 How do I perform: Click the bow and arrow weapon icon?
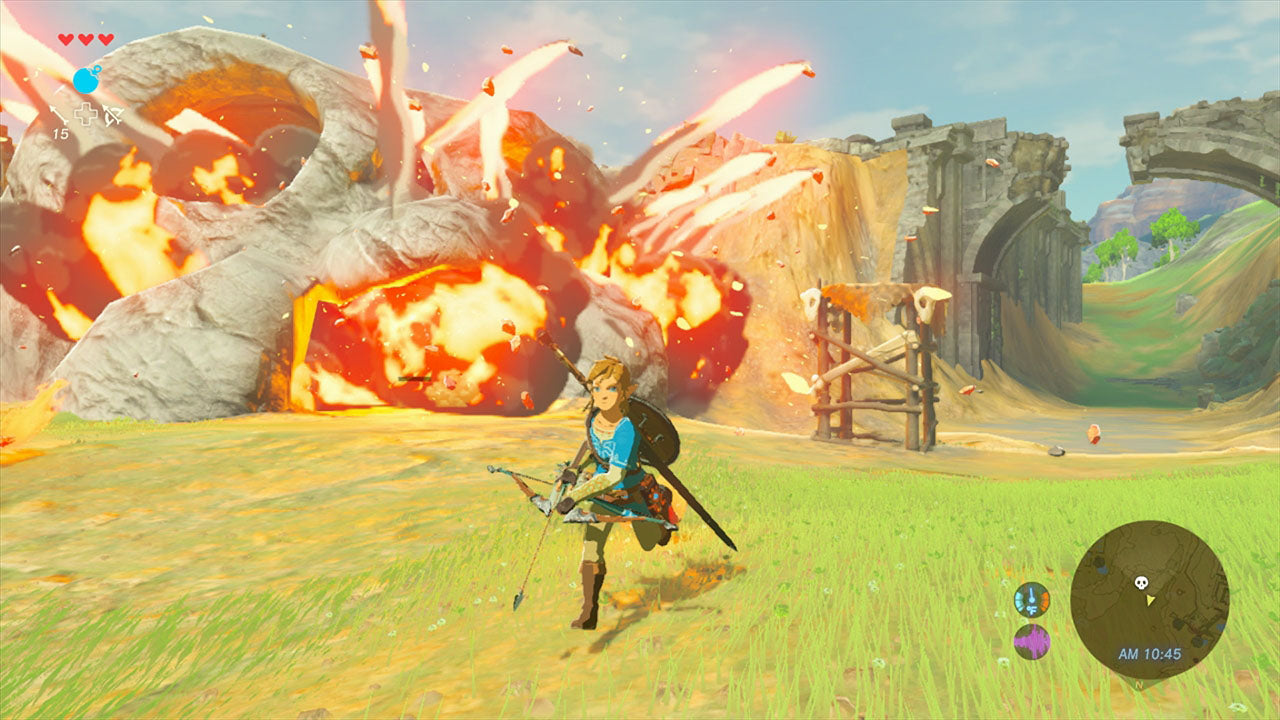[112, 114]
